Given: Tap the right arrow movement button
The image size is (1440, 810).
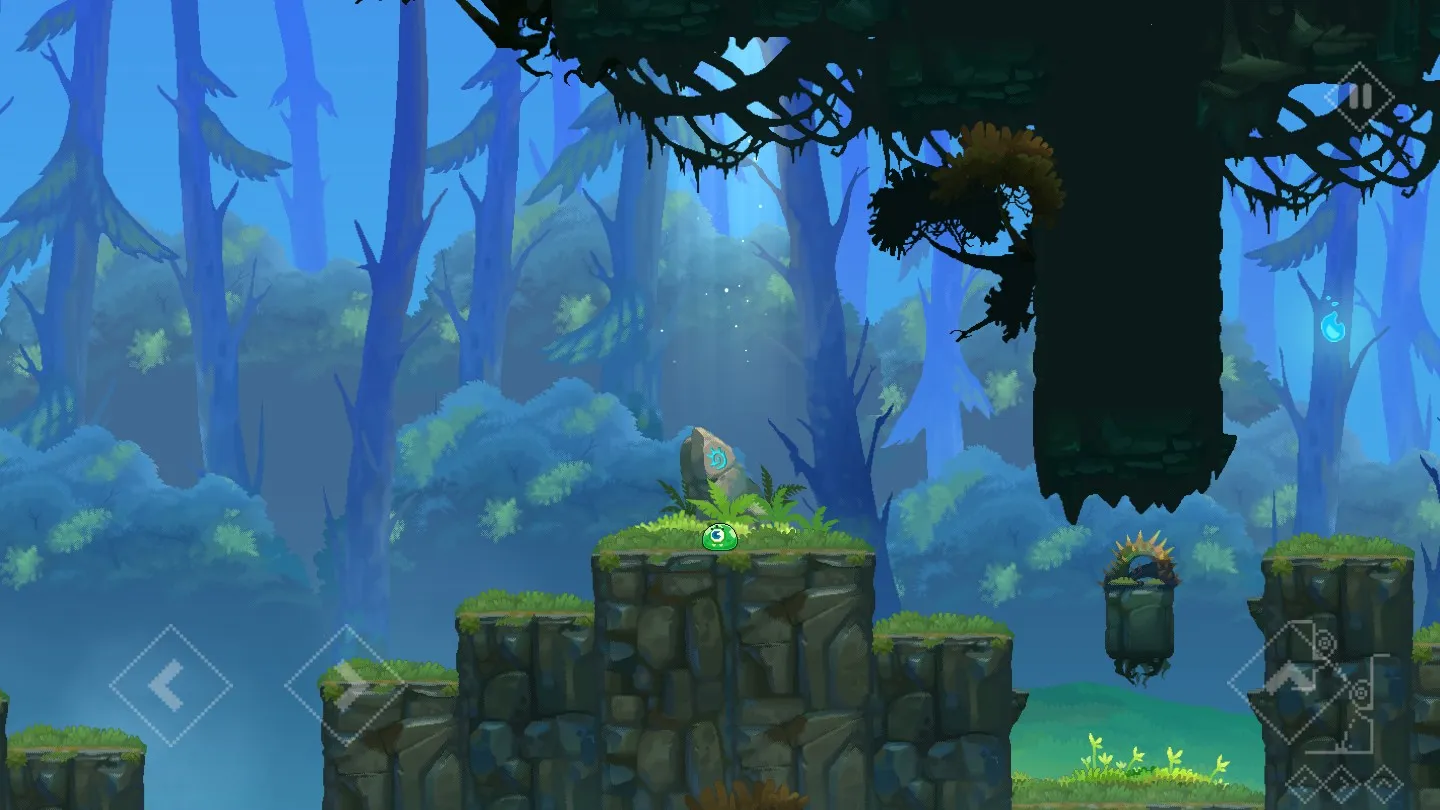Looking at the screenshot, I should 346,685.
